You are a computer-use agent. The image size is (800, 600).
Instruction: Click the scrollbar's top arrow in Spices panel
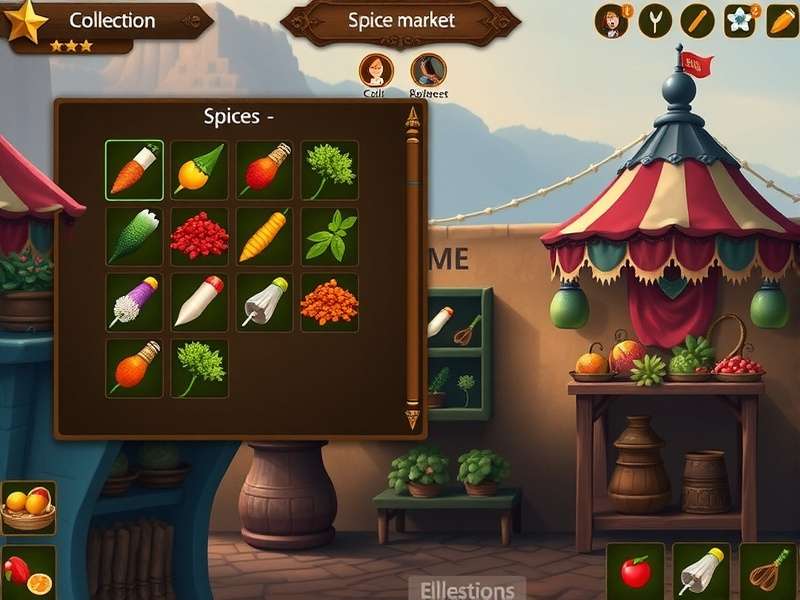412,120
